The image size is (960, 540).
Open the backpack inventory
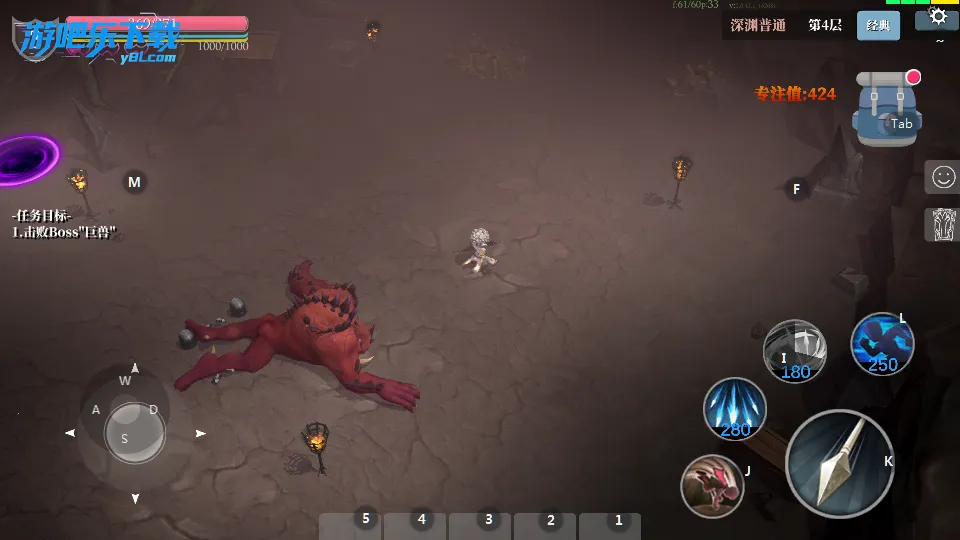coord(885,110)
